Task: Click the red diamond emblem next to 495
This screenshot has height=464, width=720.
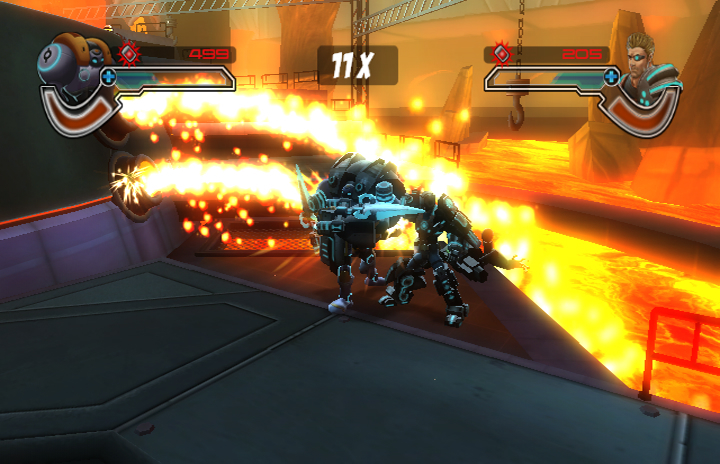Action: click(129, 53)
